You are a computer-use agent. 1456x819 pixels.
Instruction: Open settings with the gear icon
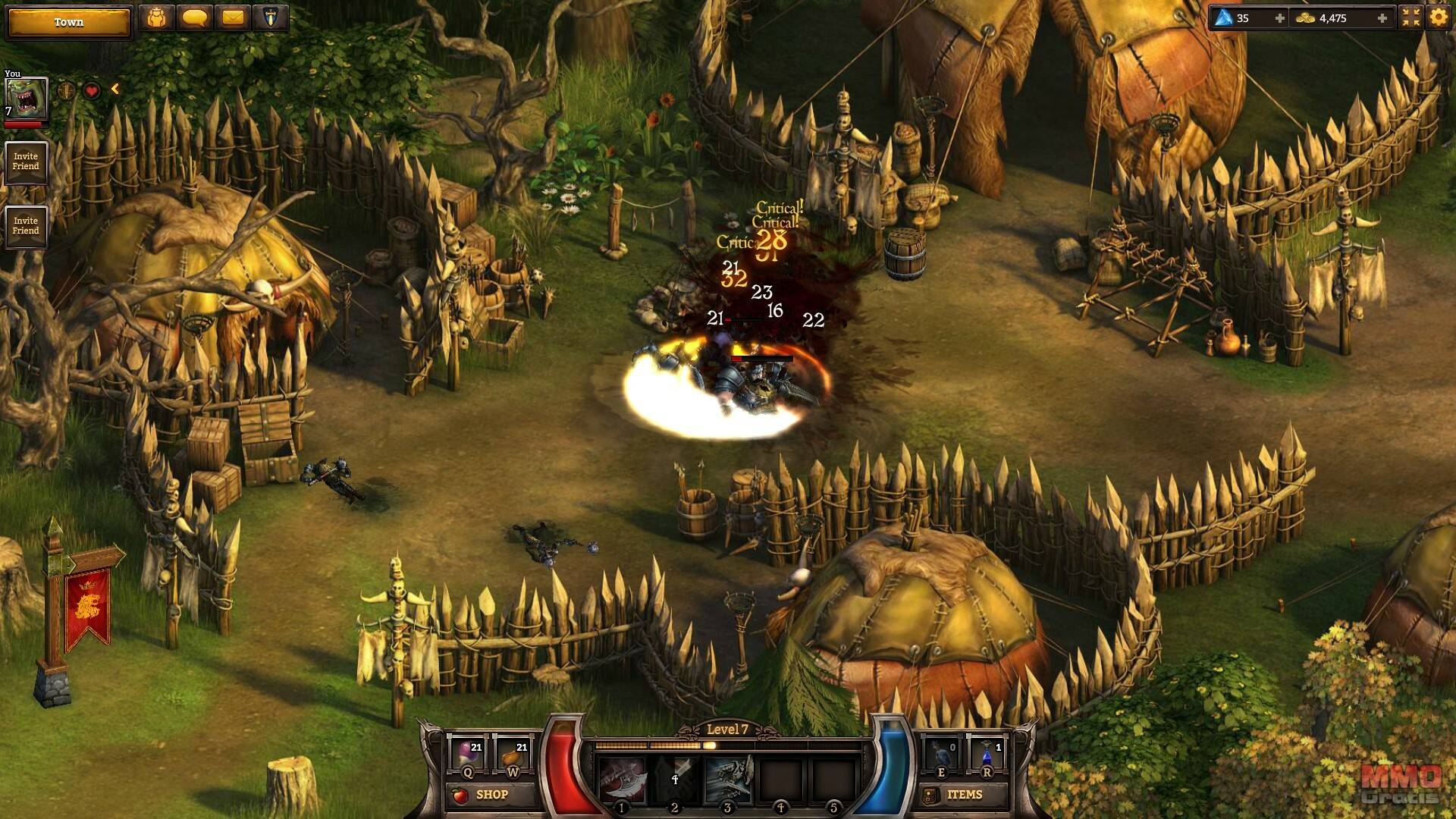(x=1438, y=17)
